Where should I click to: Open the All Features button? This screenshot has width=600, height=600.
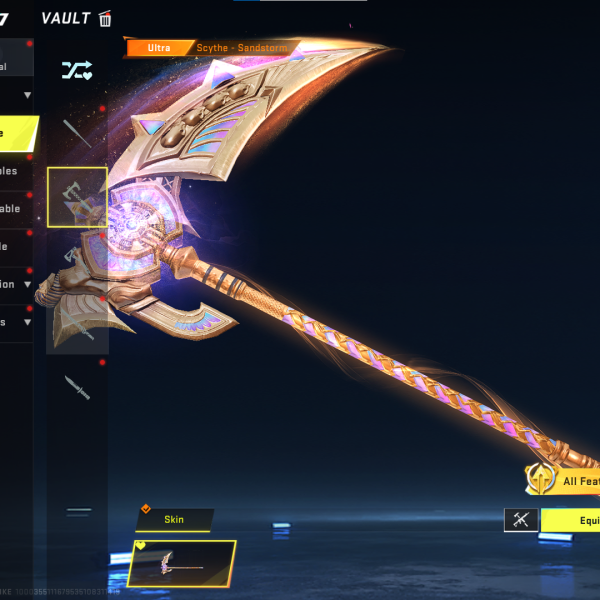[x=564, y=480]
